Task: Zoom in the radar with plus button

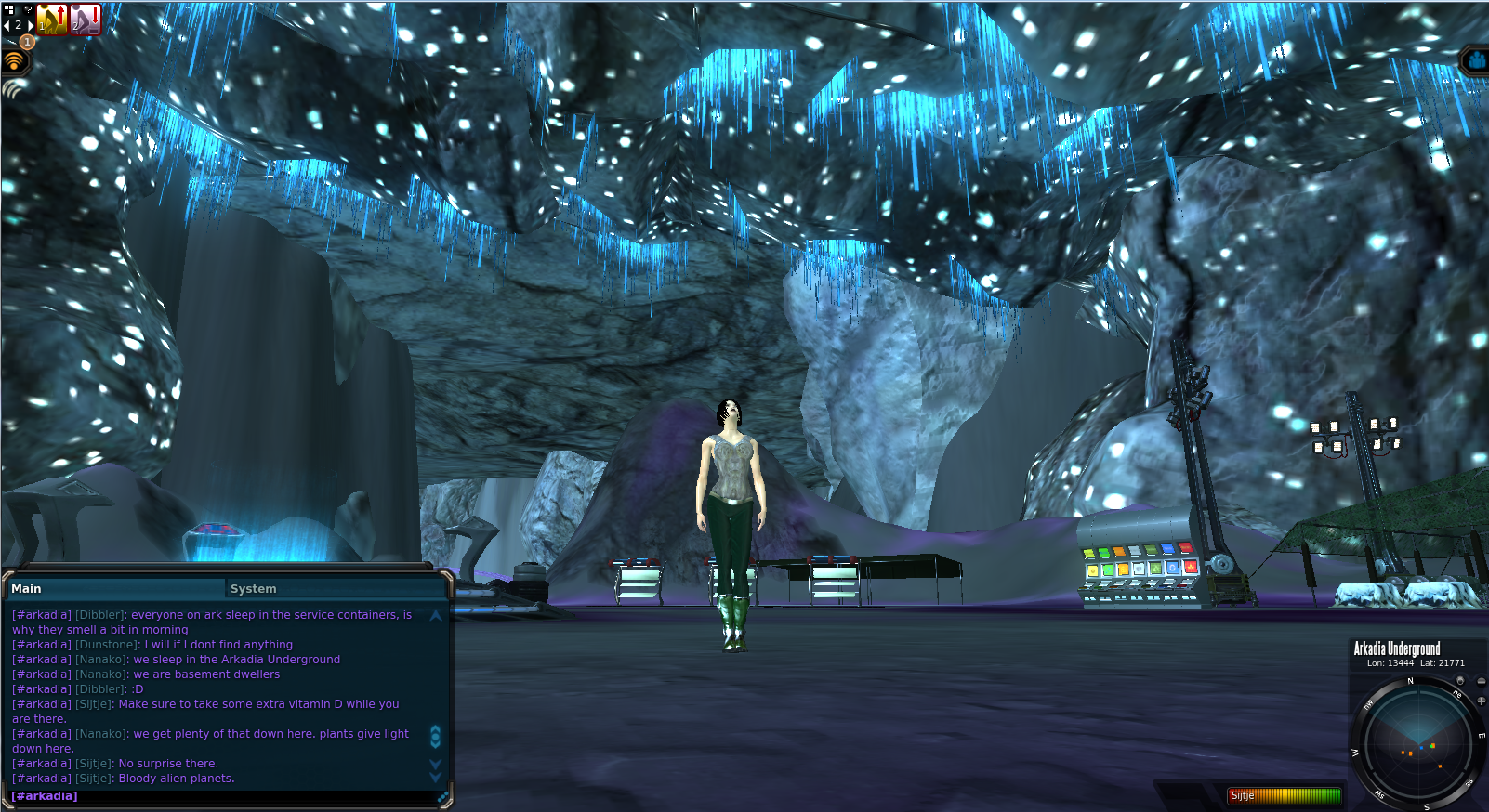Action: [1481, 701]
